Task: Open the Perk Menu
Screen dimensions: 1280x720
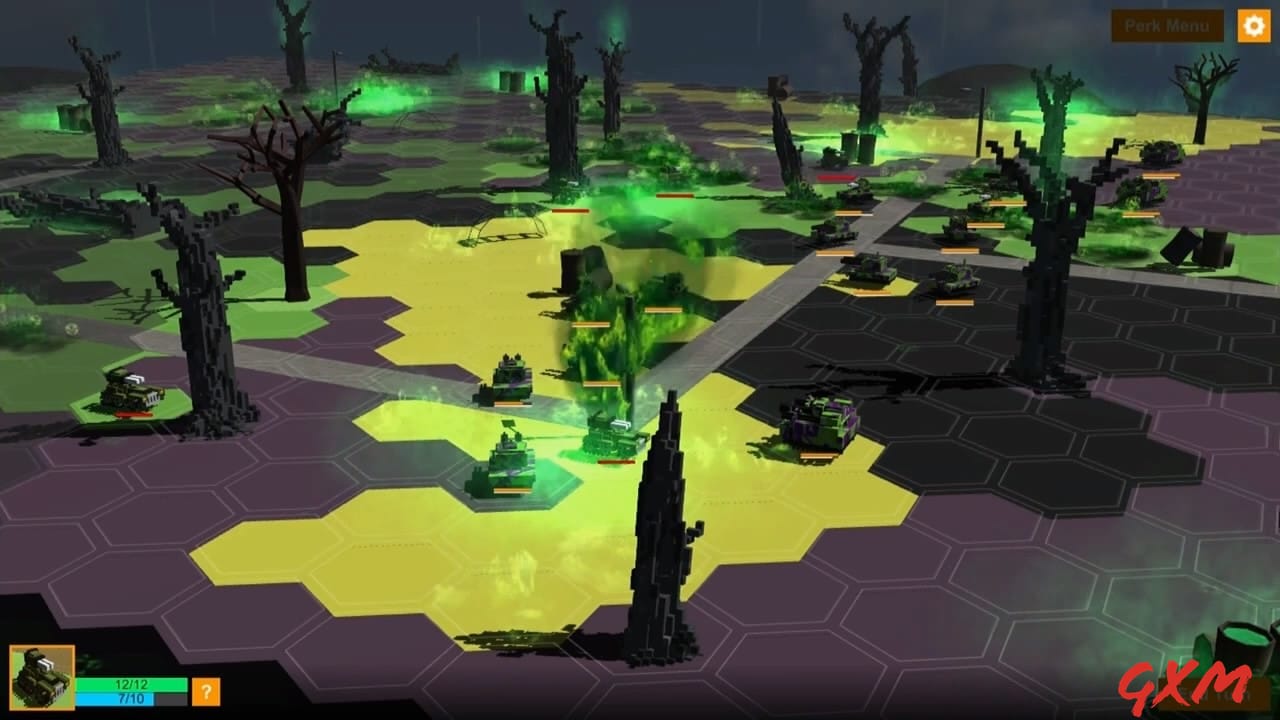Action: click(1166, 26)
